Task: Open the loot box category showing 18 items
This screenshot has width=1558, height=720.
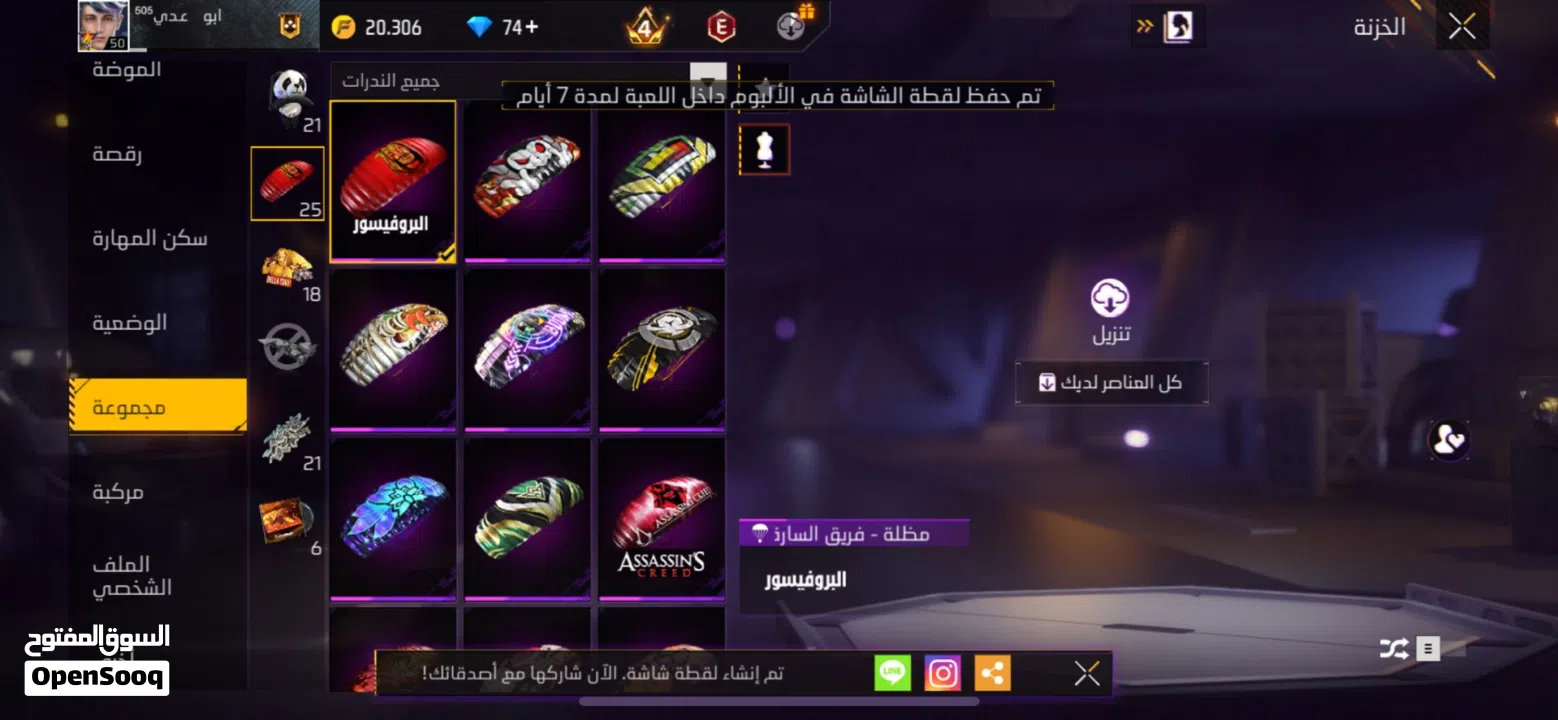Action: click(x=287, y=265)
